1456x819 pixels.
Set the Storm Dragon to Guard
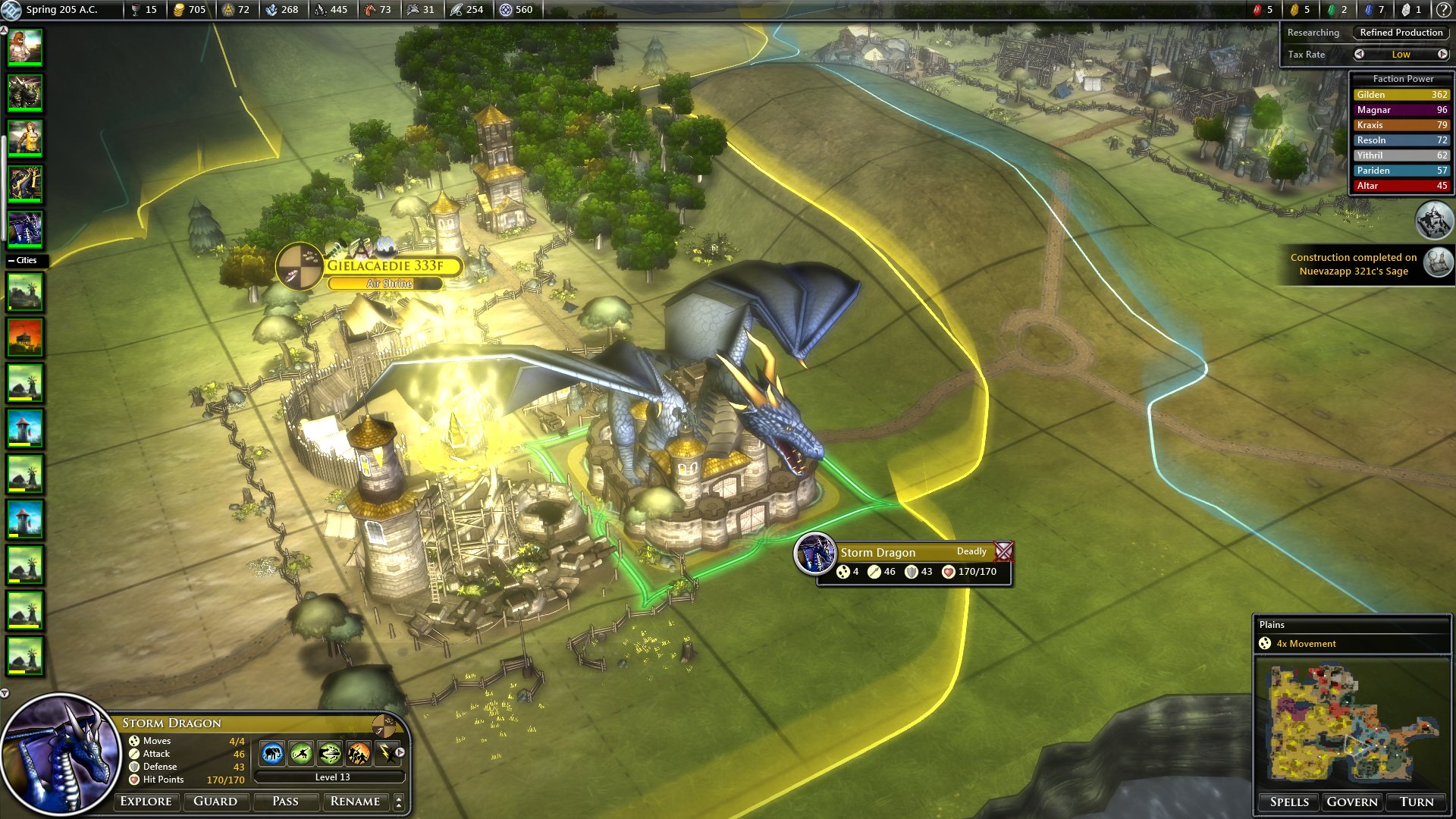215,802
